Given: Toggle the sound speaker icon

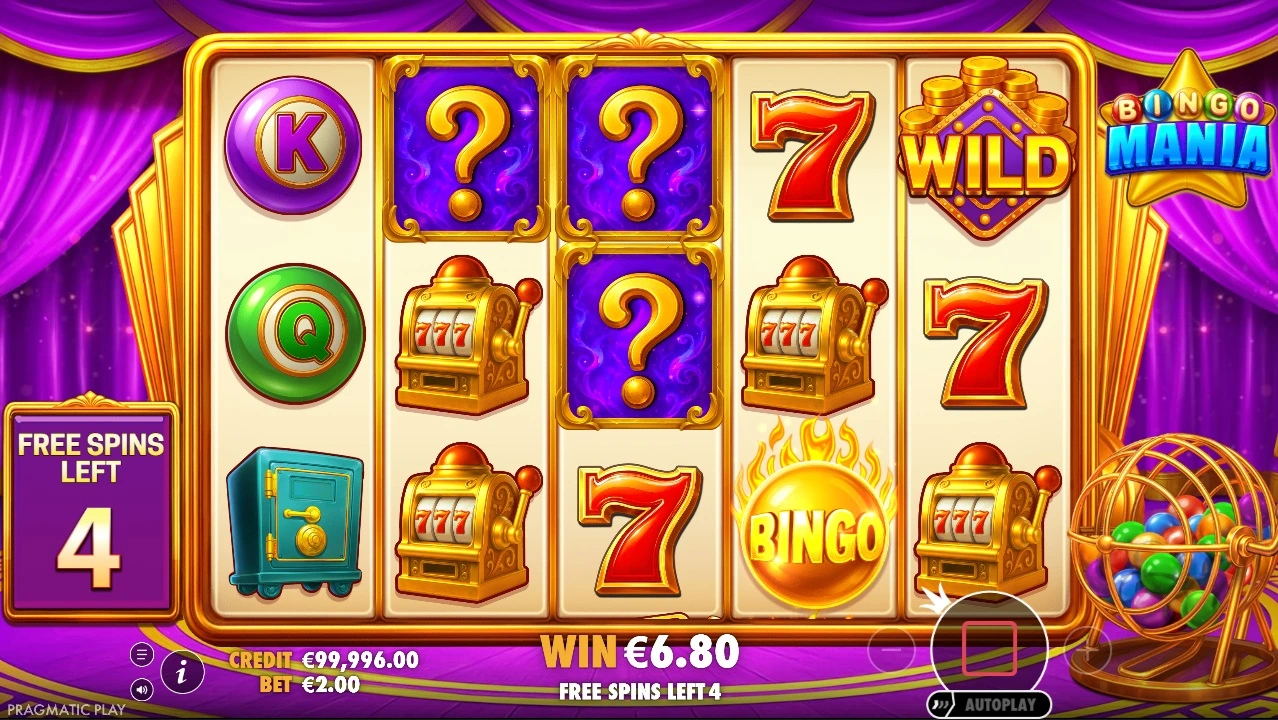Looking at the screenshot, I should (142, 689).
